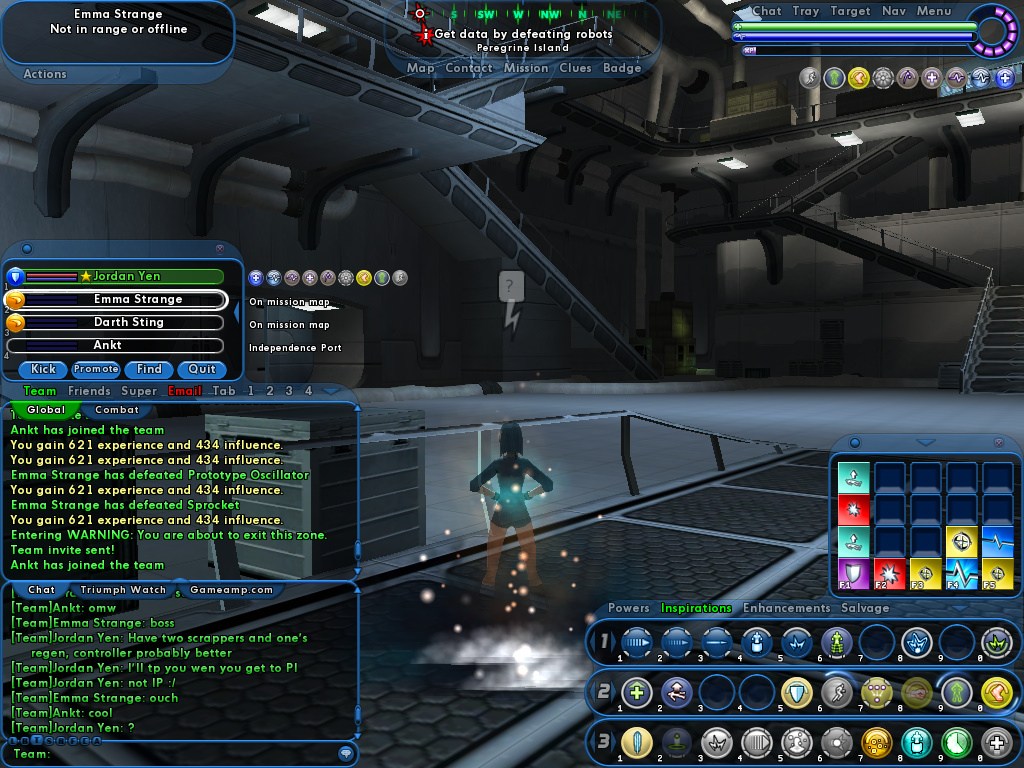Image resolution: width=1024 pixels, height=768 pixels.
Task: Show the Combat chat tab
Action: tap(116, 410)
